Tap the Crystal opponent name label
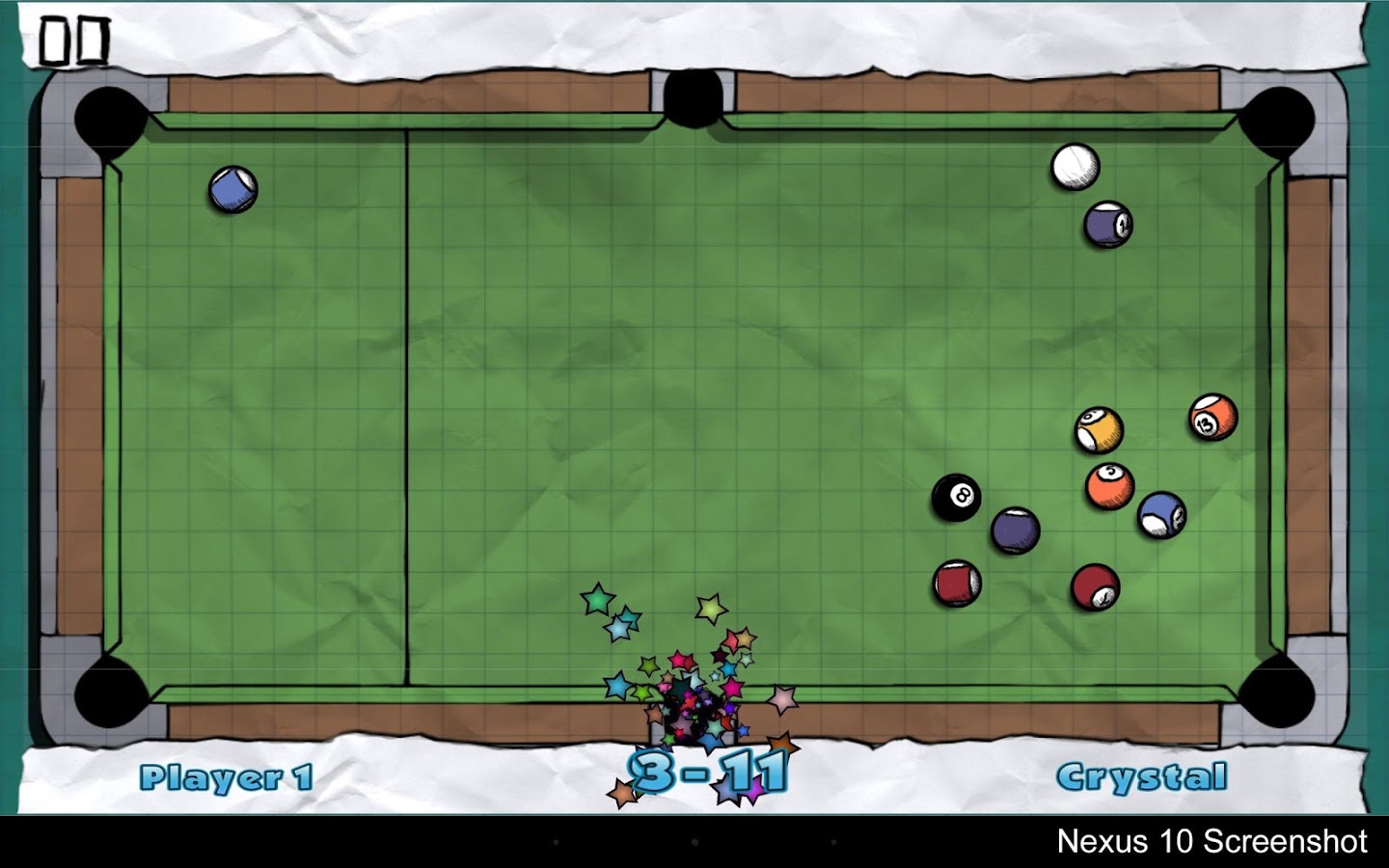This screenshot has width=1389, height=868. tap(1143, 775)
